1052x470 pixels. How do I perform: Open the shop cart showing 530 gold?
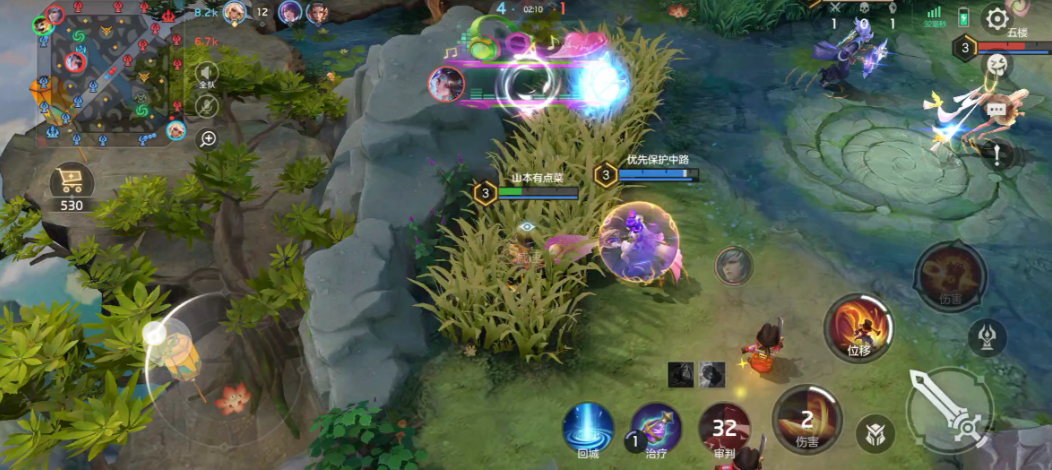pos(72,183)
